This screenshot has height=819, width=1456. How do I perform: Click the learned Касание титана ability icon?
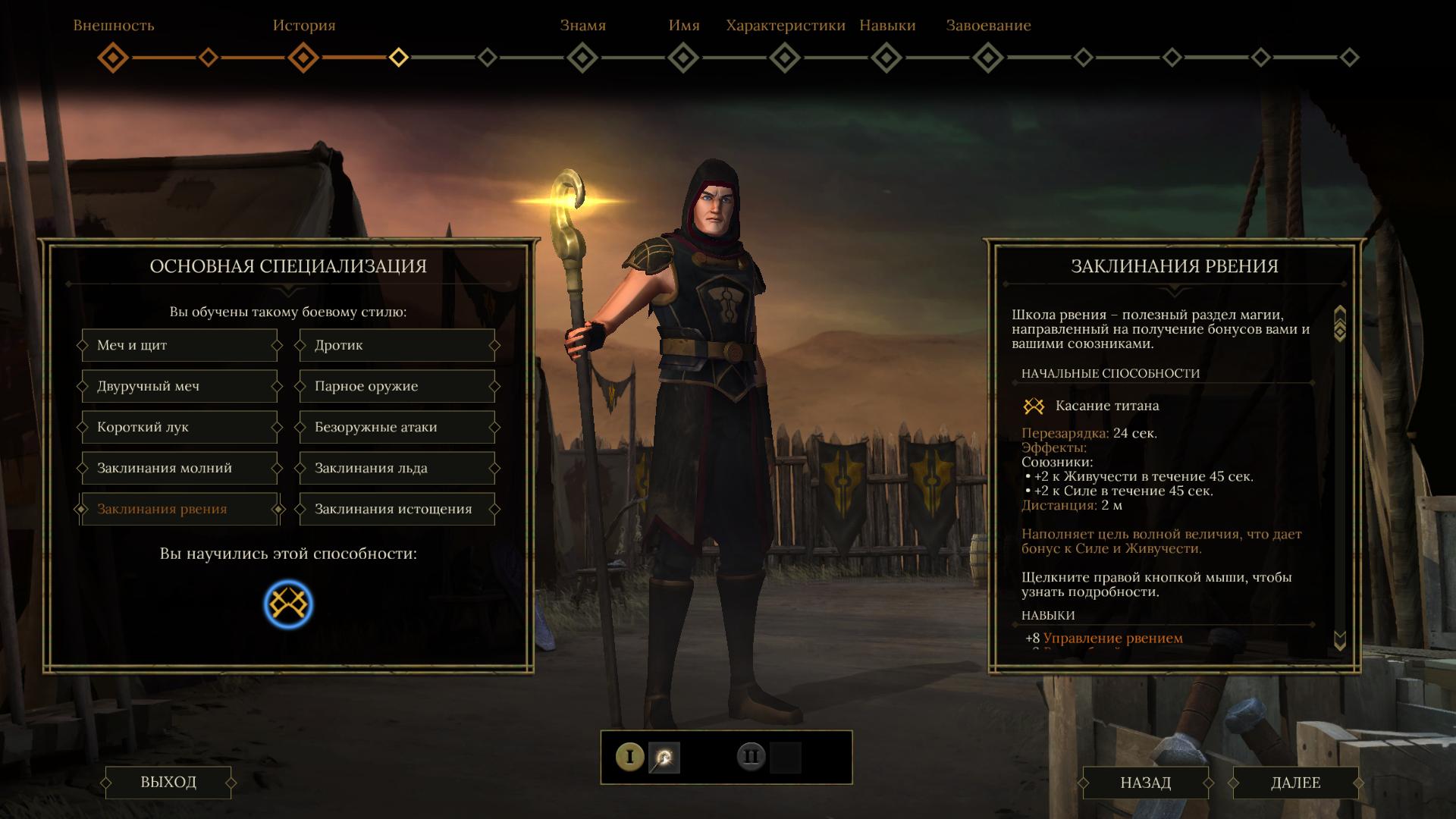pos(288,604)
